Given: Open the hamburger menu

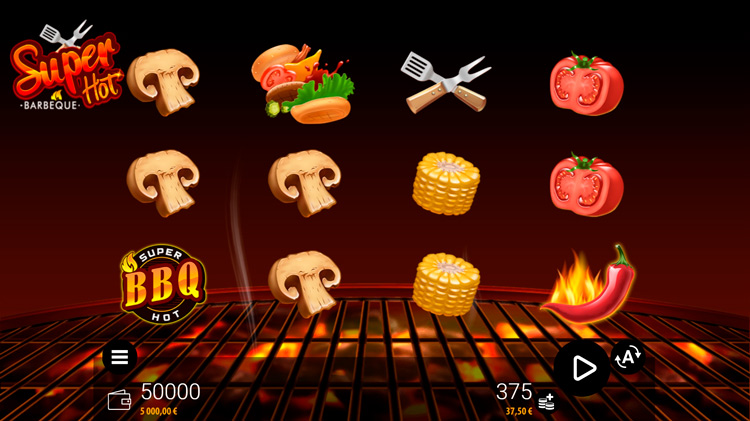Looking at the screenshot, I should 119,357.
